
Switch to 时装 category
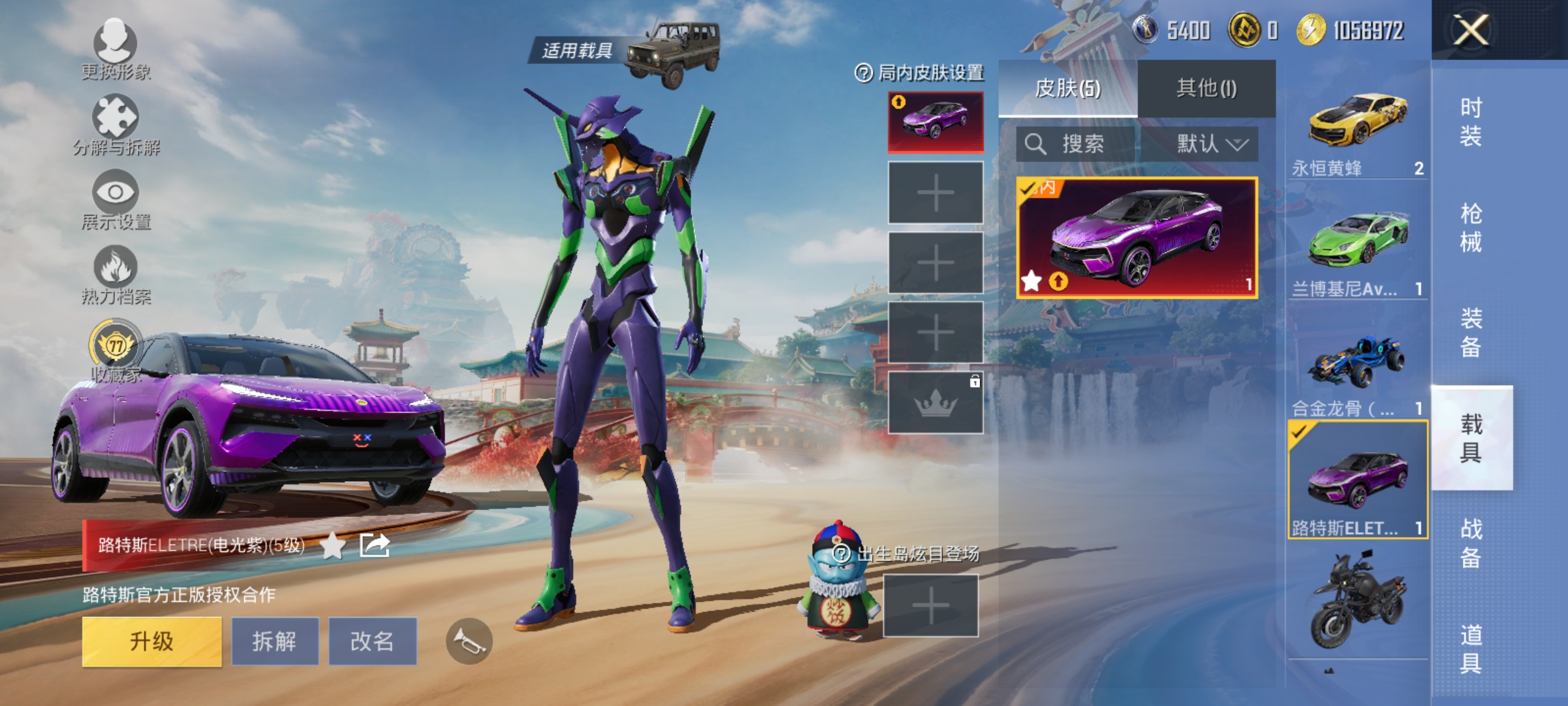coord(1471,122)
